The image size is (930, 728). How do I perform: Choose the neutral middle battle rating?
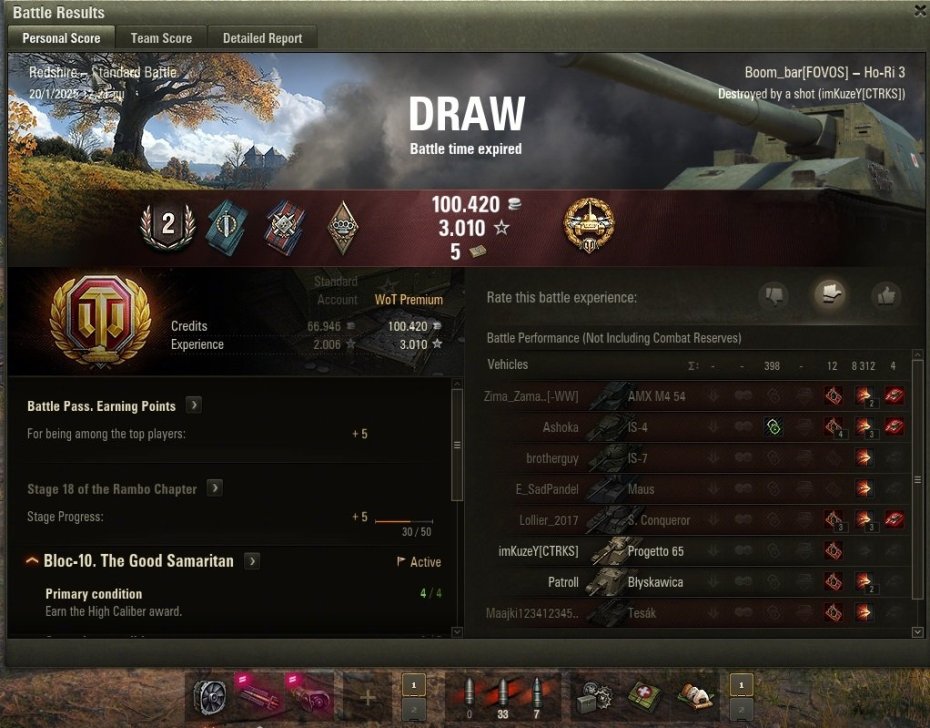(x=829, y=295)
